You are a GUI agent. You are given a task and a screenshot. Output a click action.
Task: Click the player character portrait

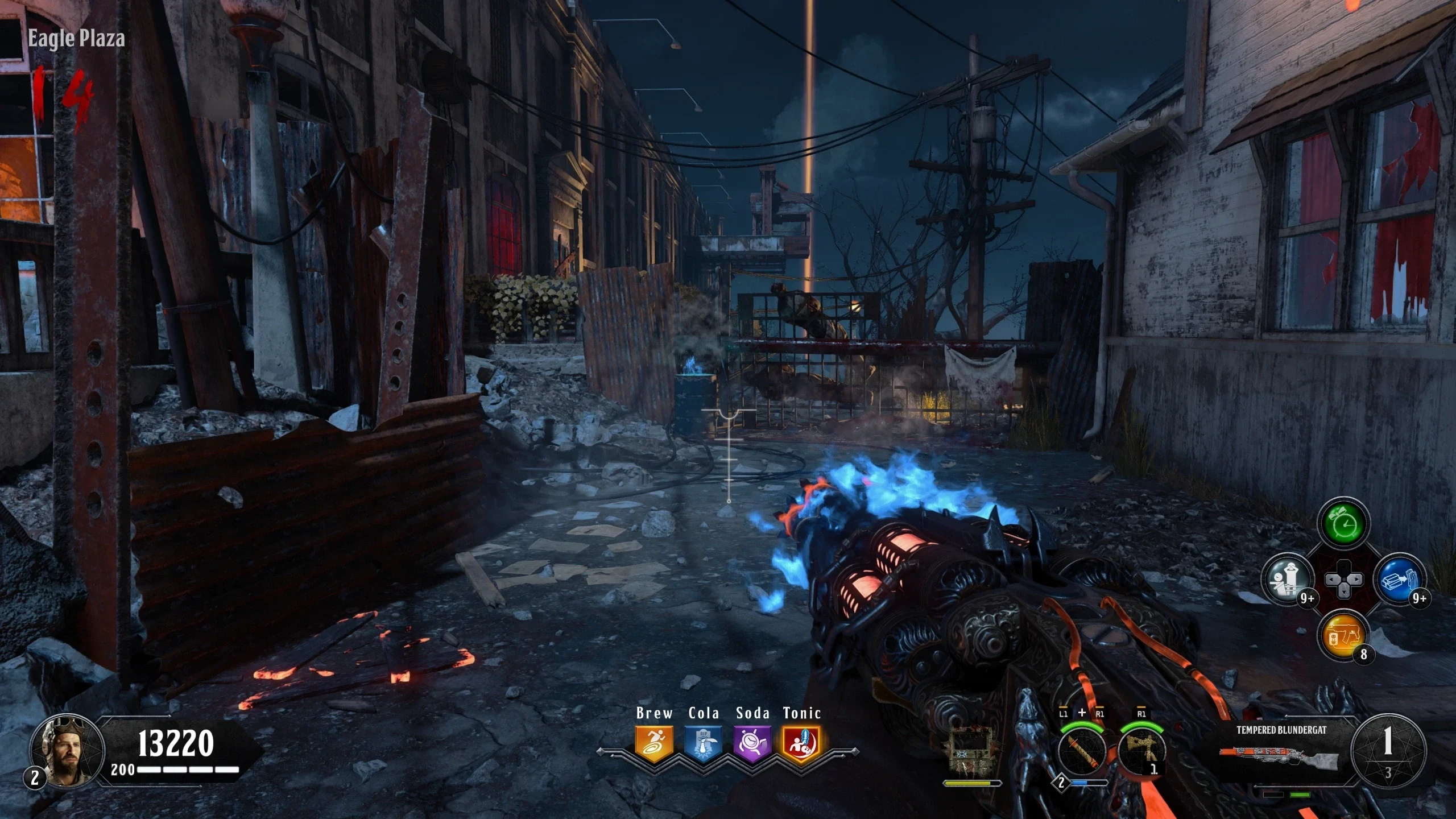click(x=67, y=750)
